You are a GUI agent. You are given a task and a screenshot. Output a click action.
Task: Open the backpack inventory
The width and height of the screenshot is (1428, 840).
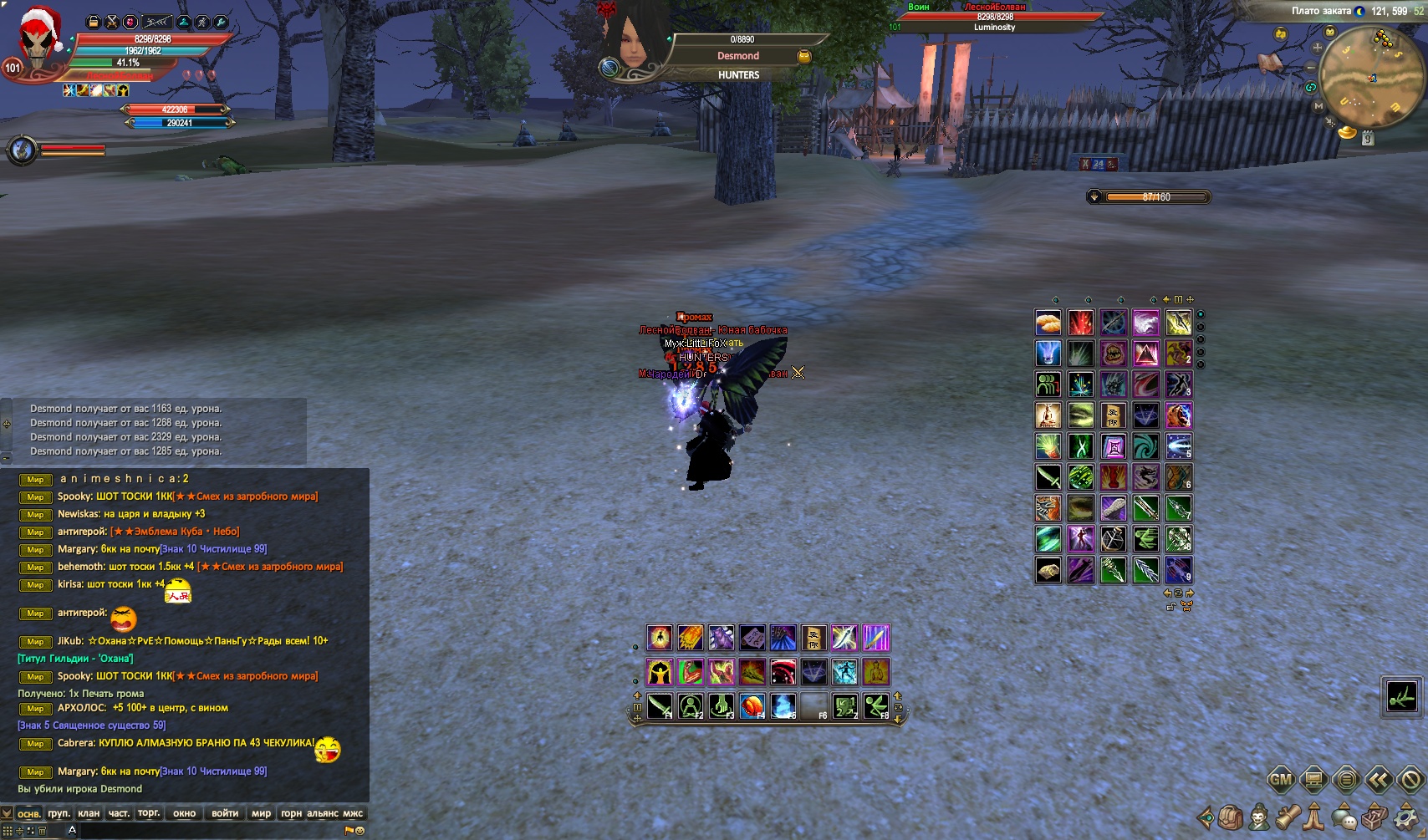[x=1231, y=817]
